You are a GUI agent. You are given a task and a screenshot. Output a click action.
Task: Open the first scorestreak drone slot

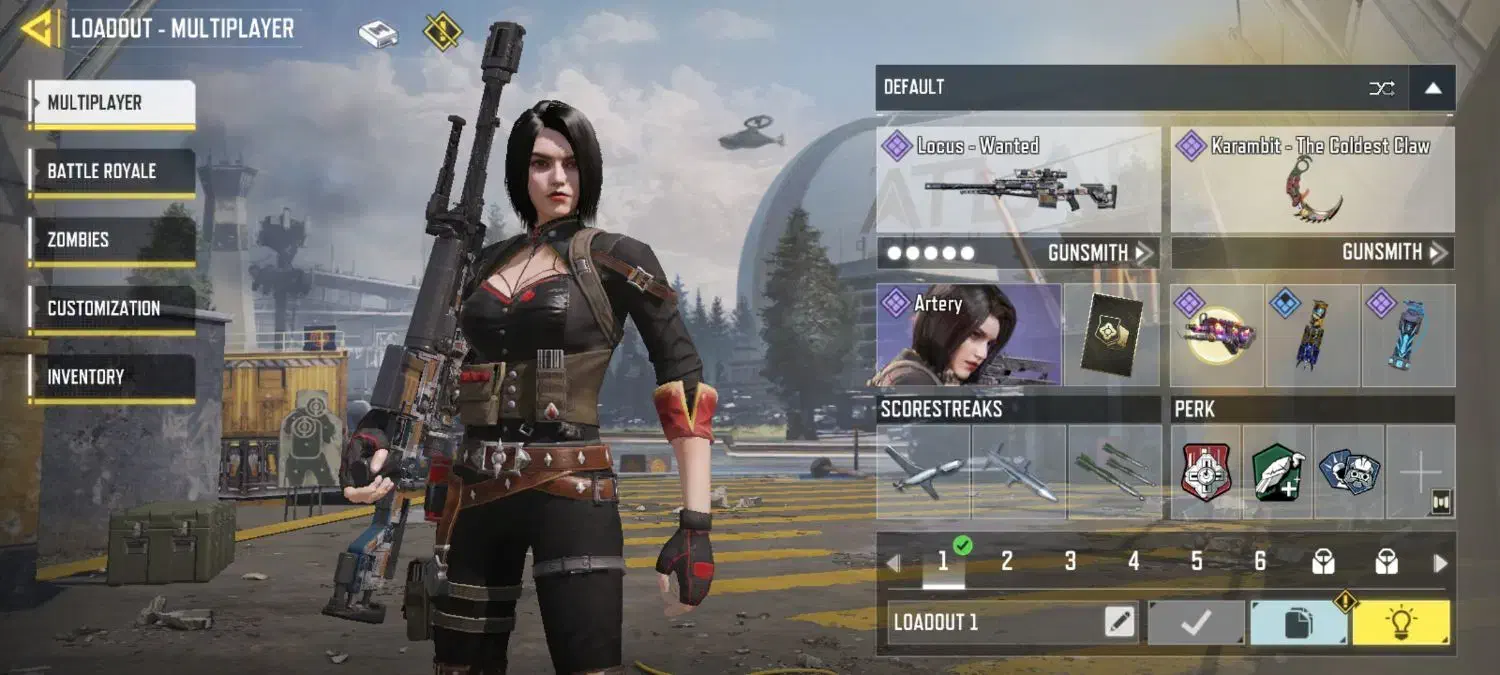[923, 472]
